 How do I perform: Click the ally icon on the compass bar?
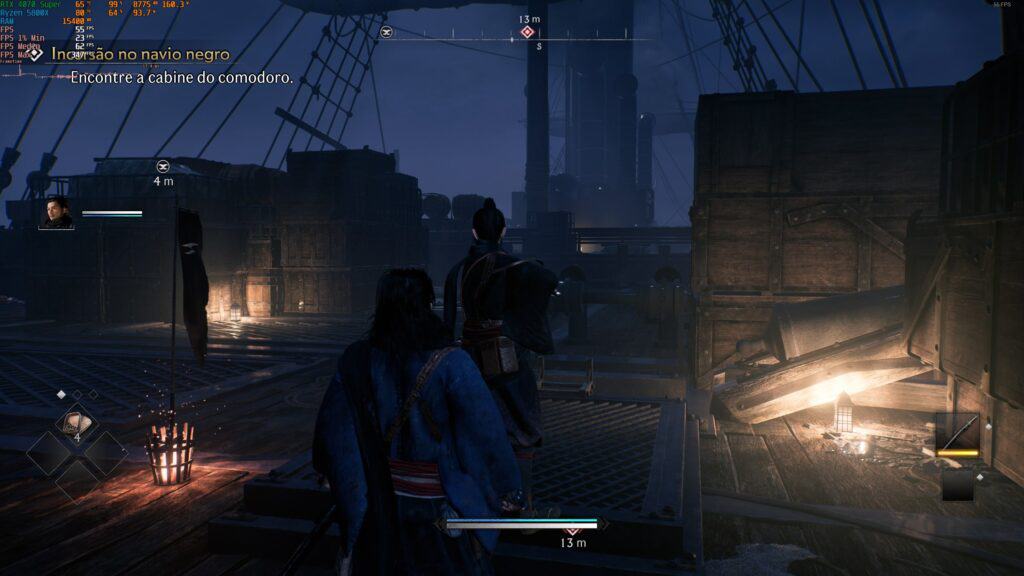(x=386, y=33)
